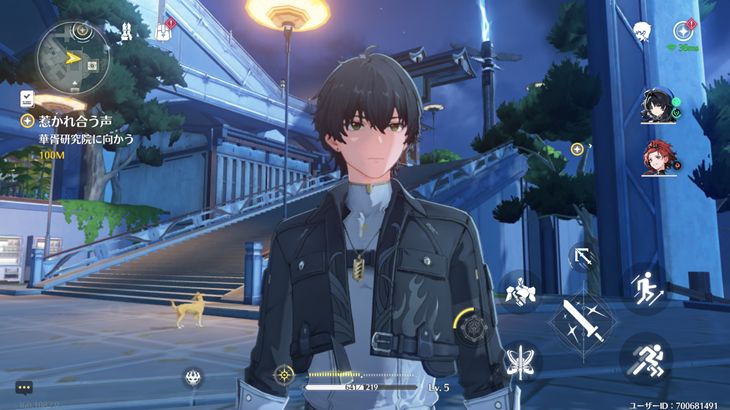Trigger the echo skill butterfly button
Image resolution: width=730 pixels, height=410 pixels.
point(518,360)
